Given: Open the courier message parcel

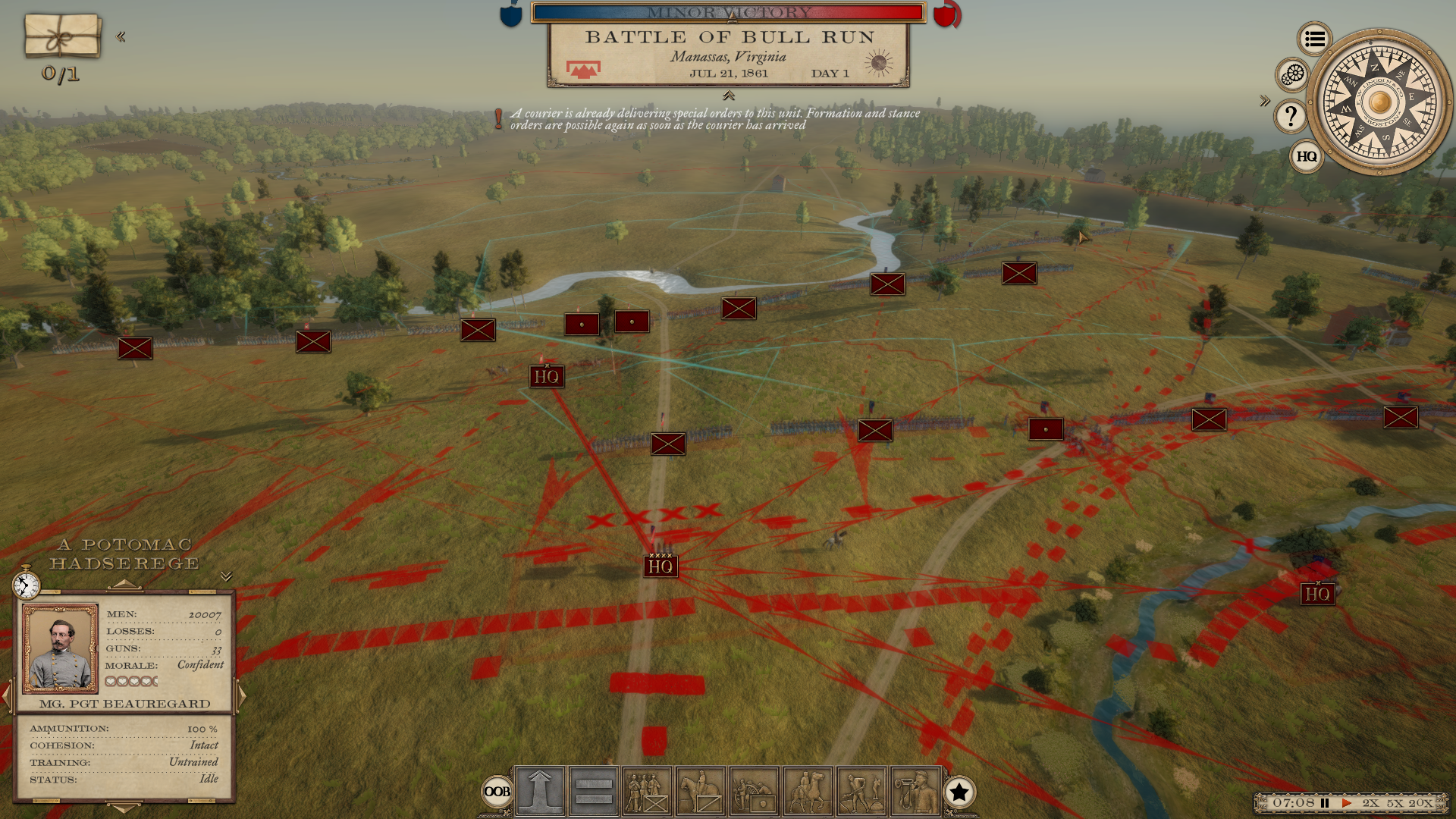Looking at the screenshot, I should [62, 35].
